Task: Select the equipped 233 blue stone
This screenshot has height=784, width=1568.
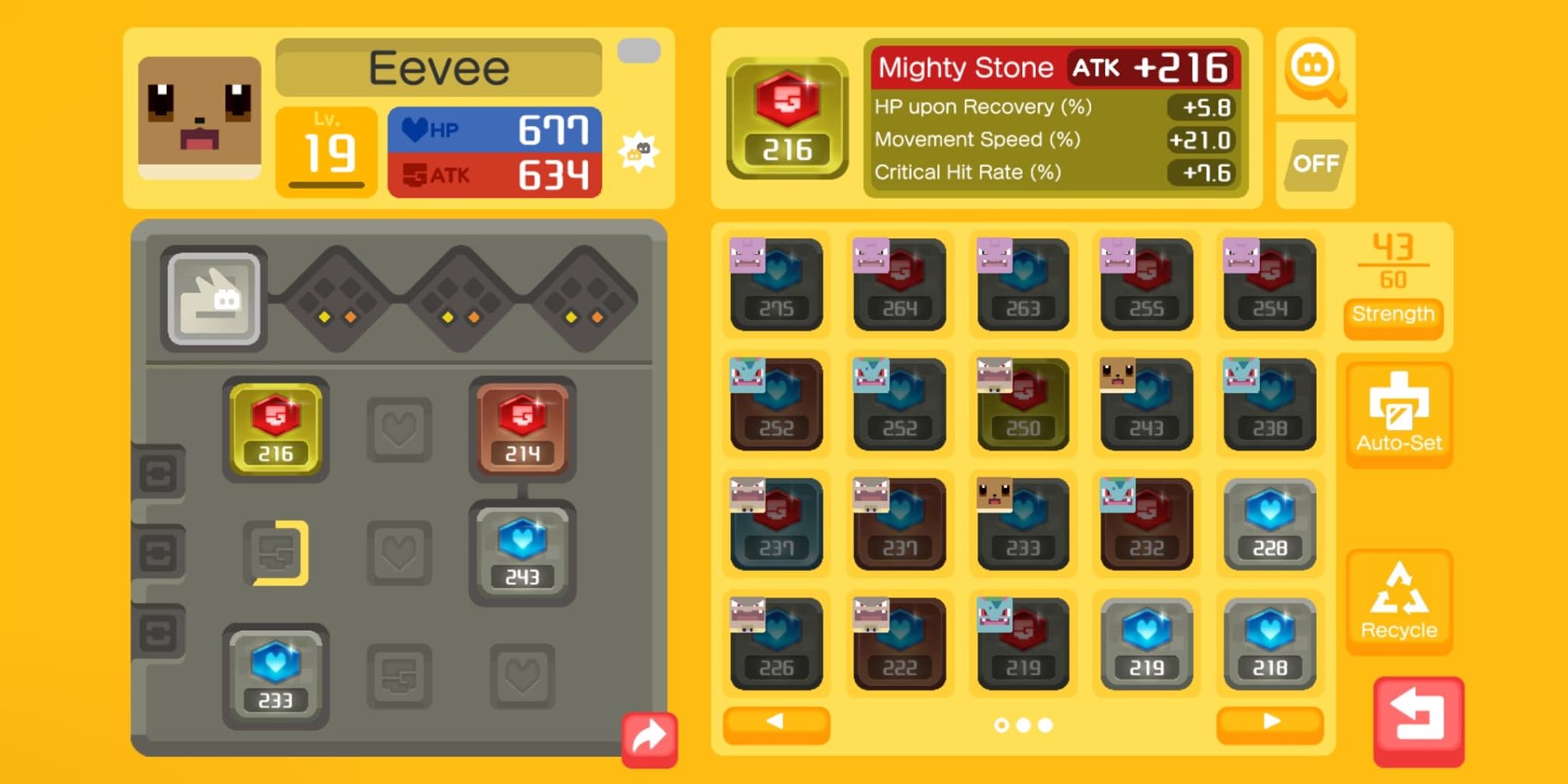Action: coord(276,675)
